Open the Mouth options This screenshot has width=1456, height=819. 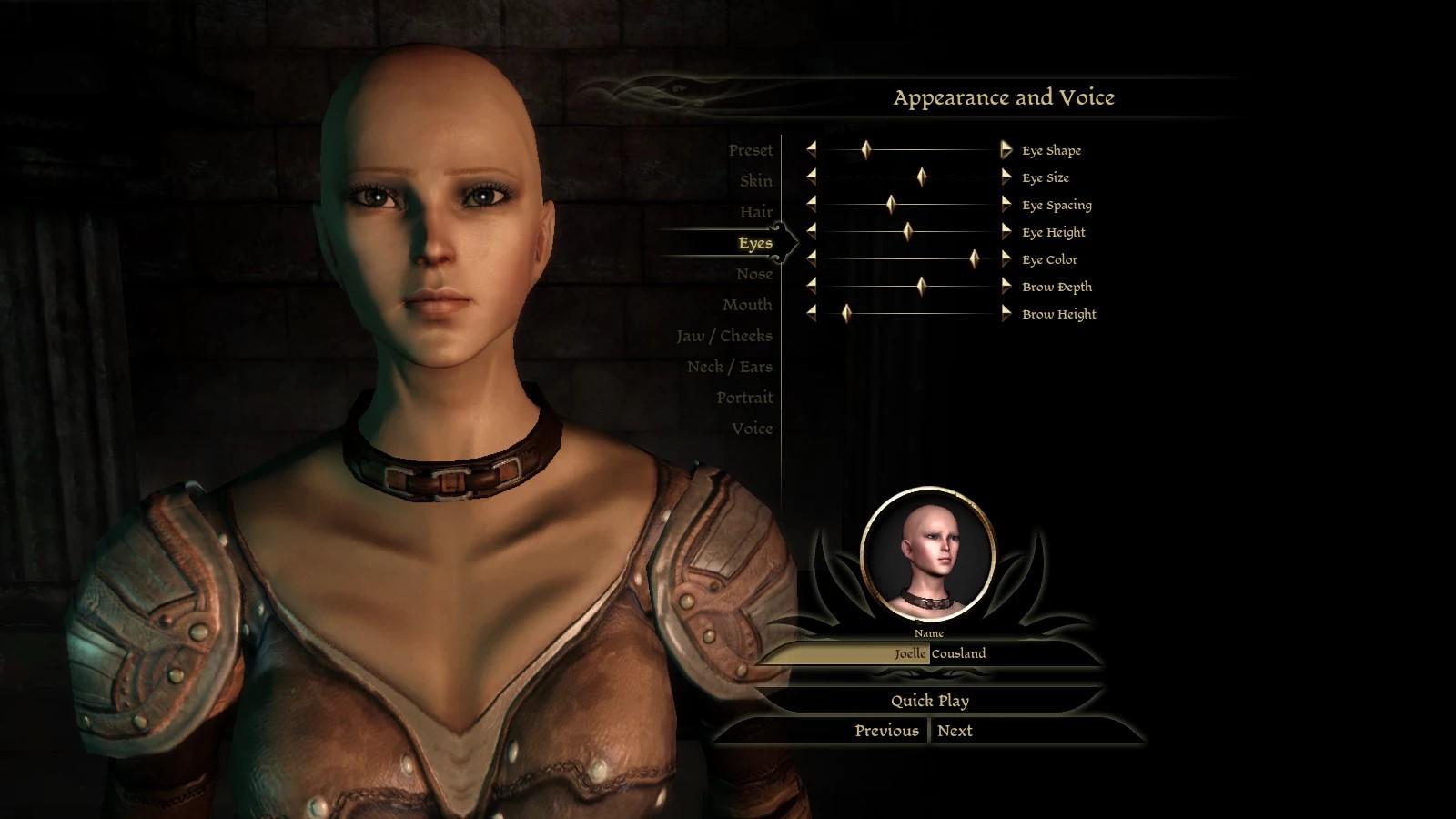tap(747, 305)
